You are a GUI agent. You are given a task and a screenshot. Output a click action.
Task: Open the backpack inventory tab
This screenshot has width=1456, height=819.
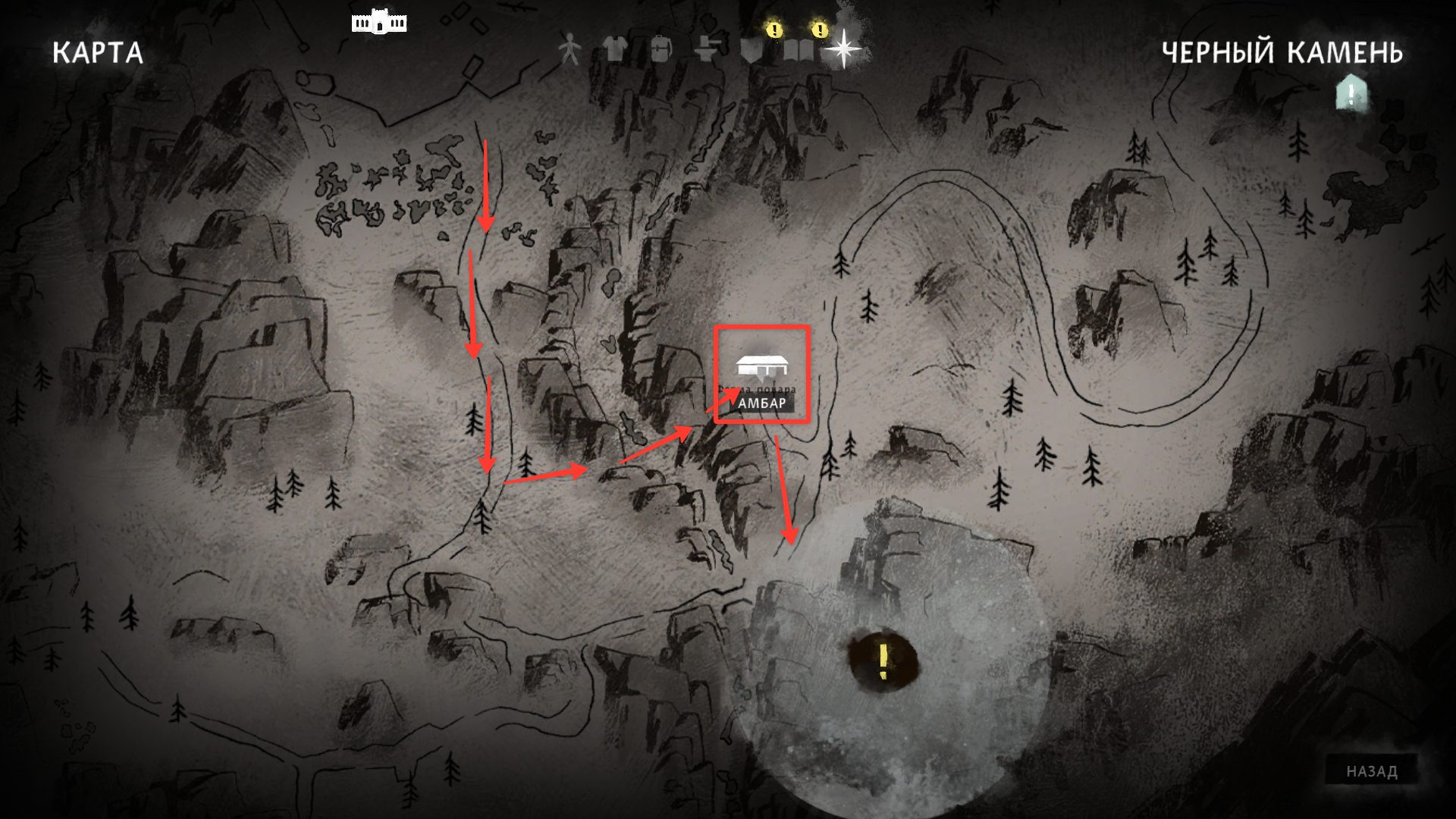pos(660,50)
